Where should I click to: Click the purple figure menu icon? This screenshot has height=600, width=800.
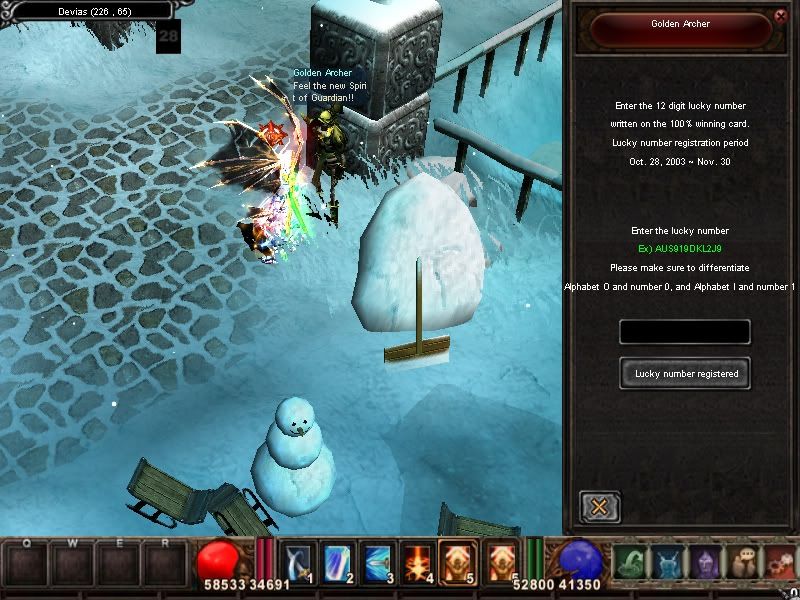(706, 564)
